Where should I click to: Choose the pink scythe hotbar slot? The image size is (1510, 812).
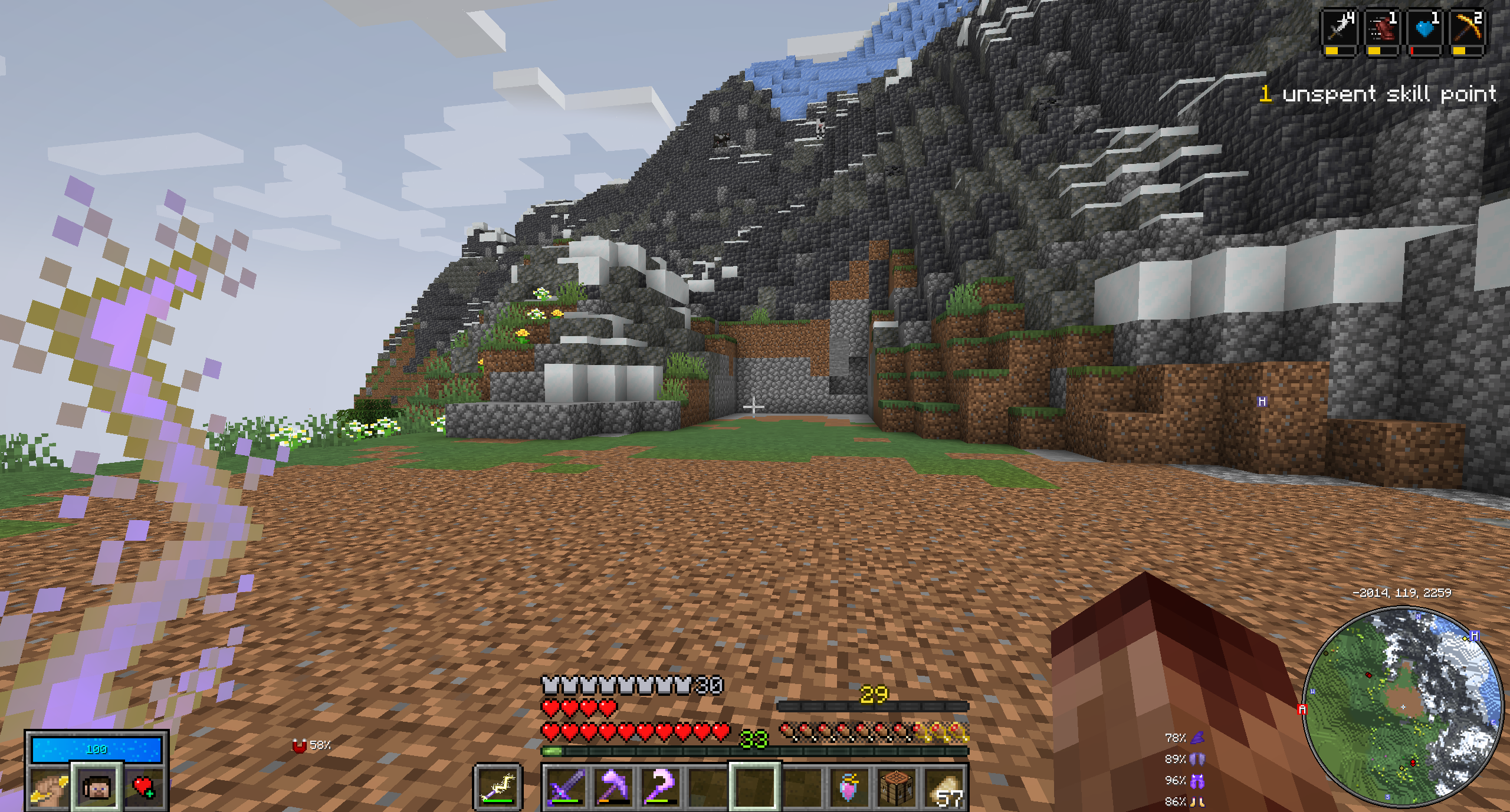click(660, 787)
